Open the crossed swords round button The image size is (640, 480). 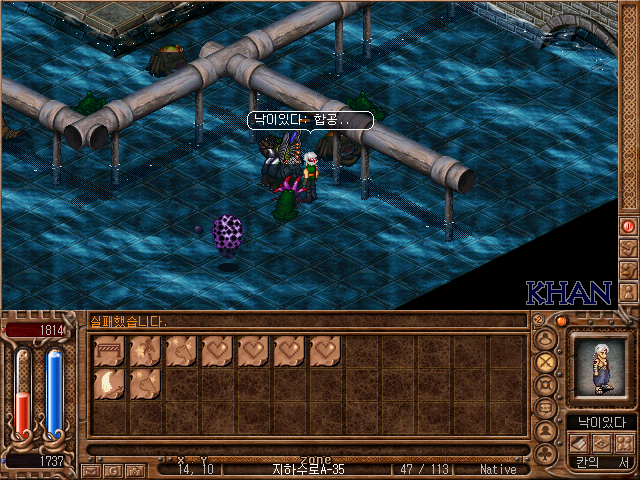pyautogui.click(x=546, y=361)
